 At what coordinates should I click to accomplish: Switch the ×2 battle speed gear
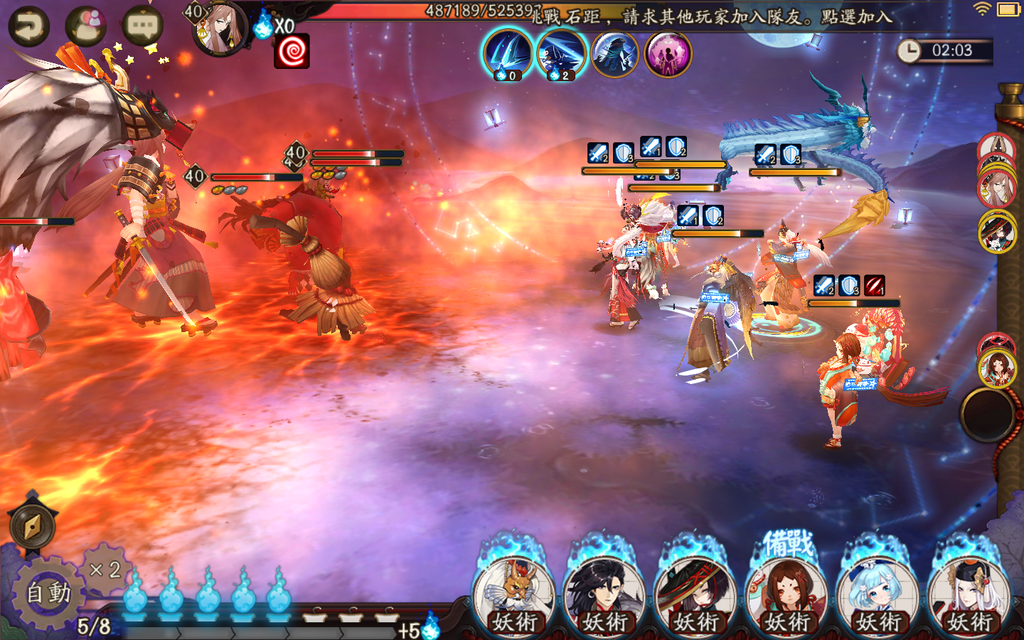pos(105,570)
